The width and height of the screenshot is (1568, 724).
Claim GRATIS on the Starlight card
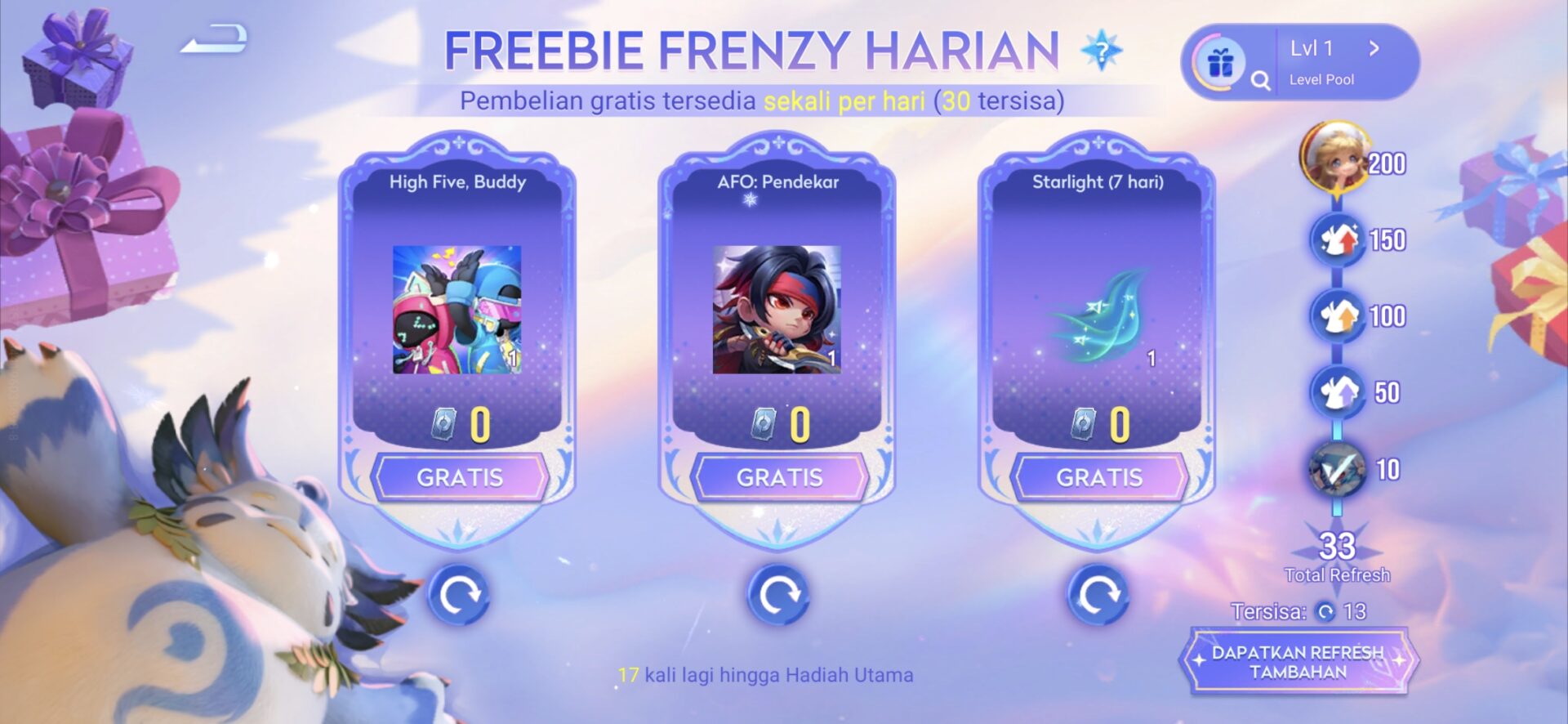(x=1100, y=477)
